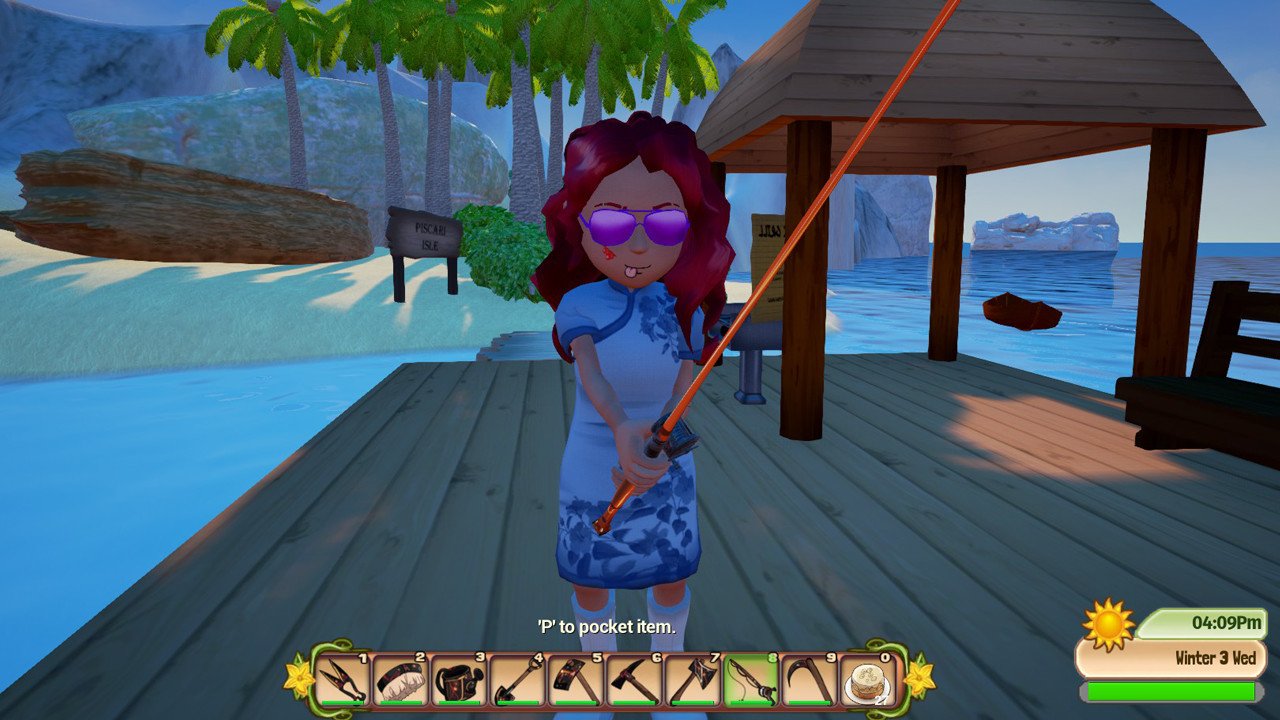The width and height of the screenshot is (1280, 720).
Task: Click the highlighted fishing rod slot
Action: pos(751,680)
